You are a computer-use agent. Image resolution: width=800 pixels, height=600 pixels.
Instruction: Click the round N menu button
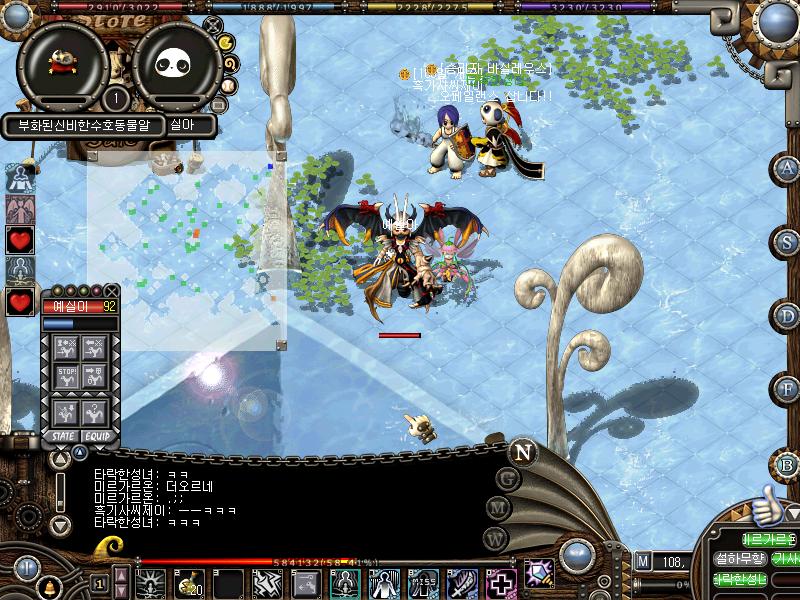pos(521,451)
